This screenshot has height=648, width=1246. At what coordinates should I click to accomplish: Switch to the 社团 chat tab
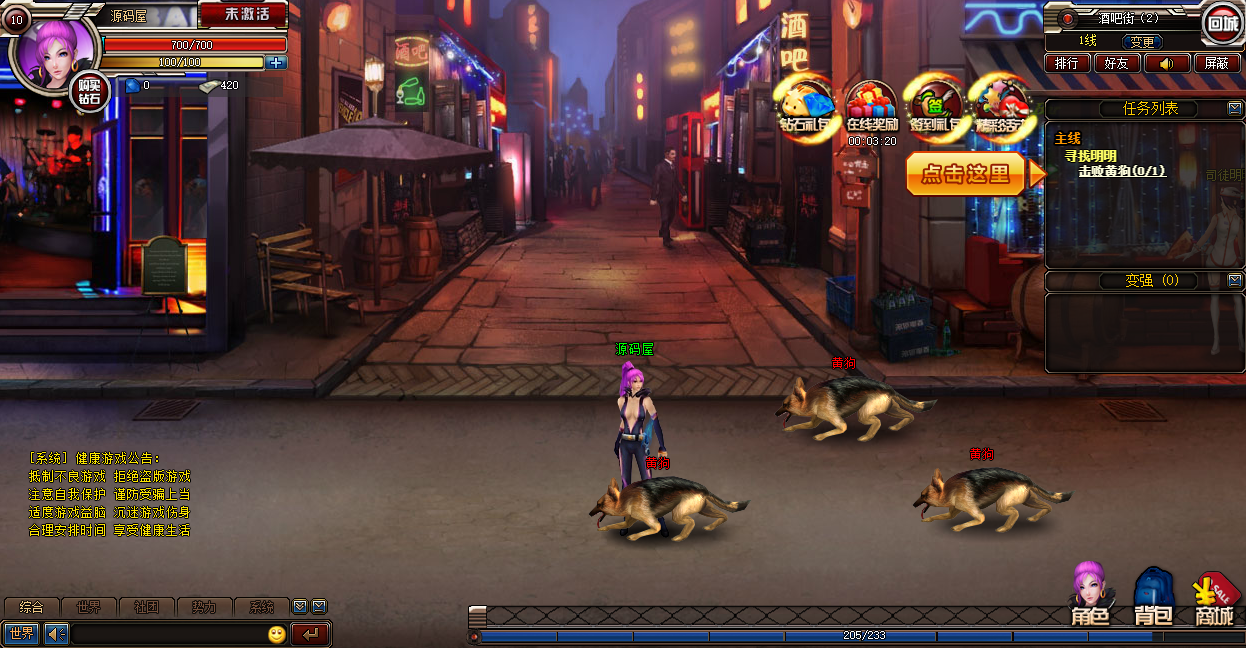click(x=147, y=607)
